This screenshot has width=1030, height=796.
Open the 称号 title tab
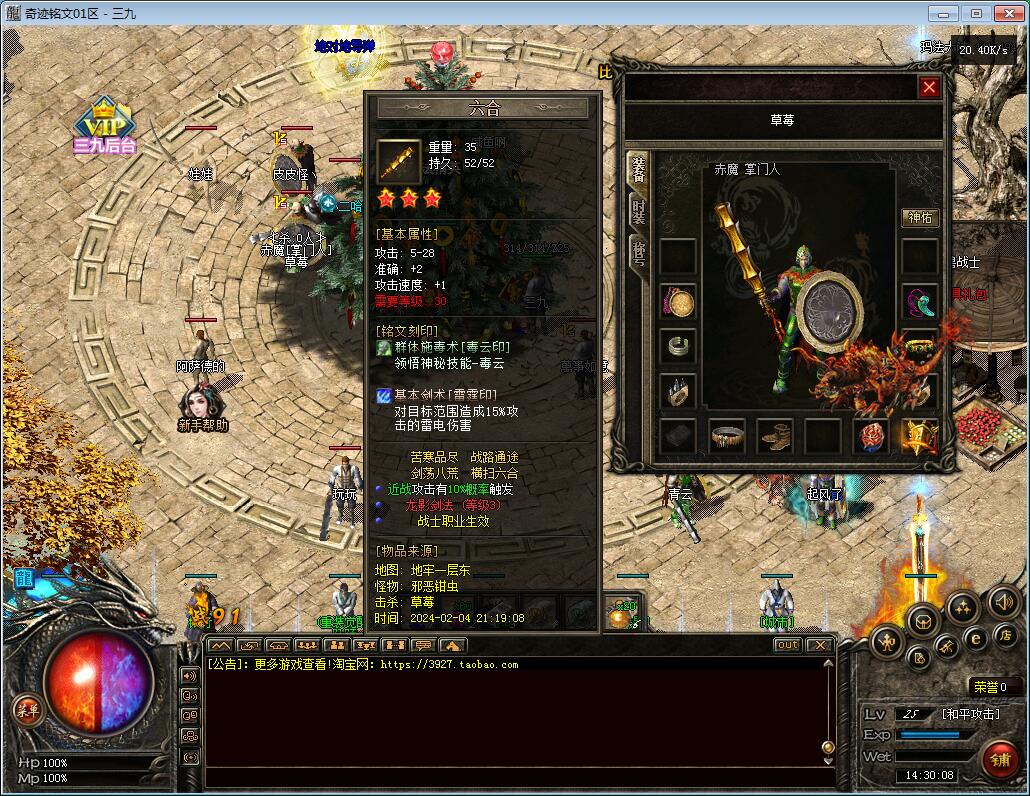pyautogui.click(x=638, y=254)
